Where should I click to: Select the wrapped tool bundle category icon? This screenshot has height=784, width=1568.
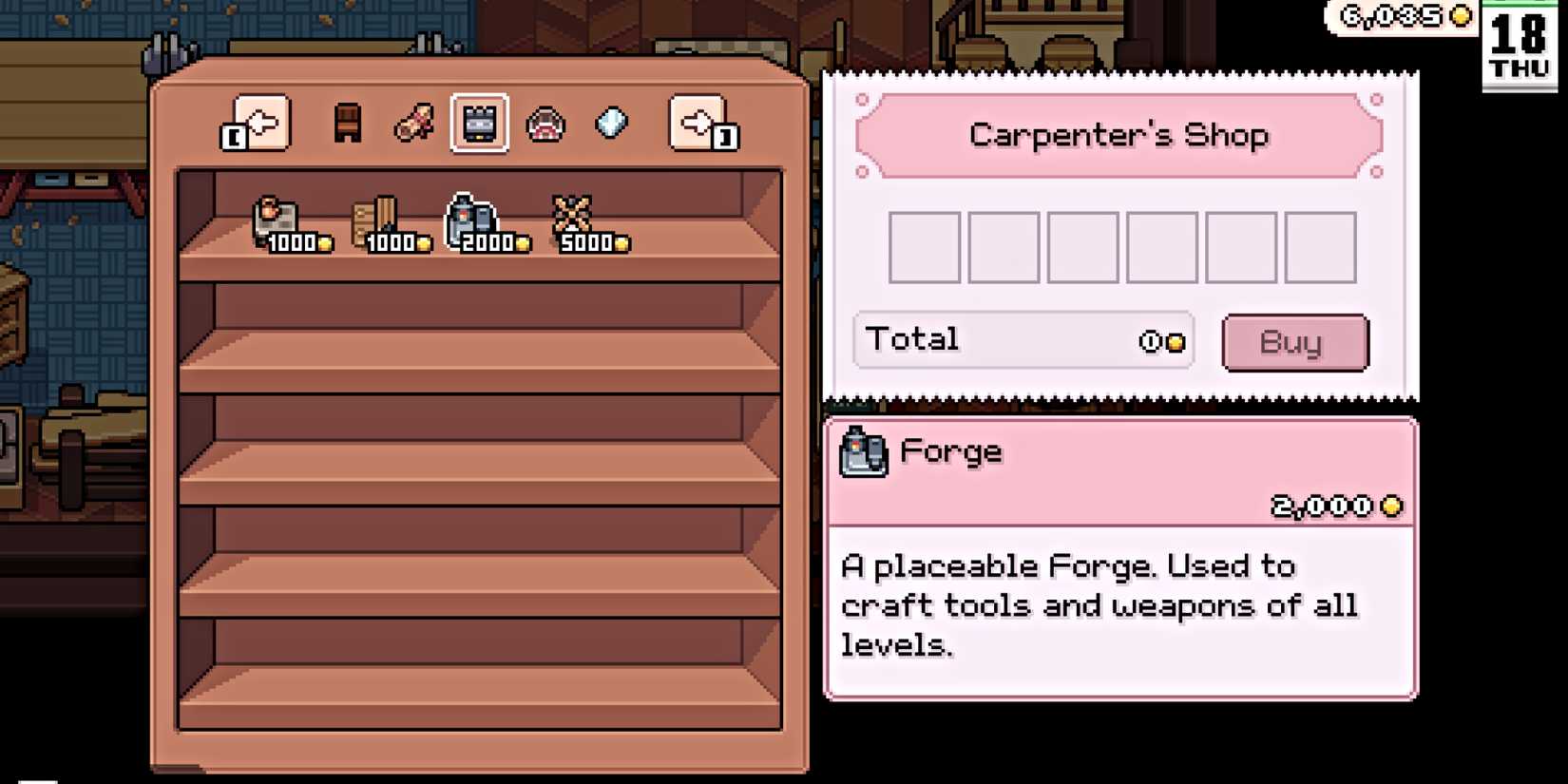coord(413,124)
